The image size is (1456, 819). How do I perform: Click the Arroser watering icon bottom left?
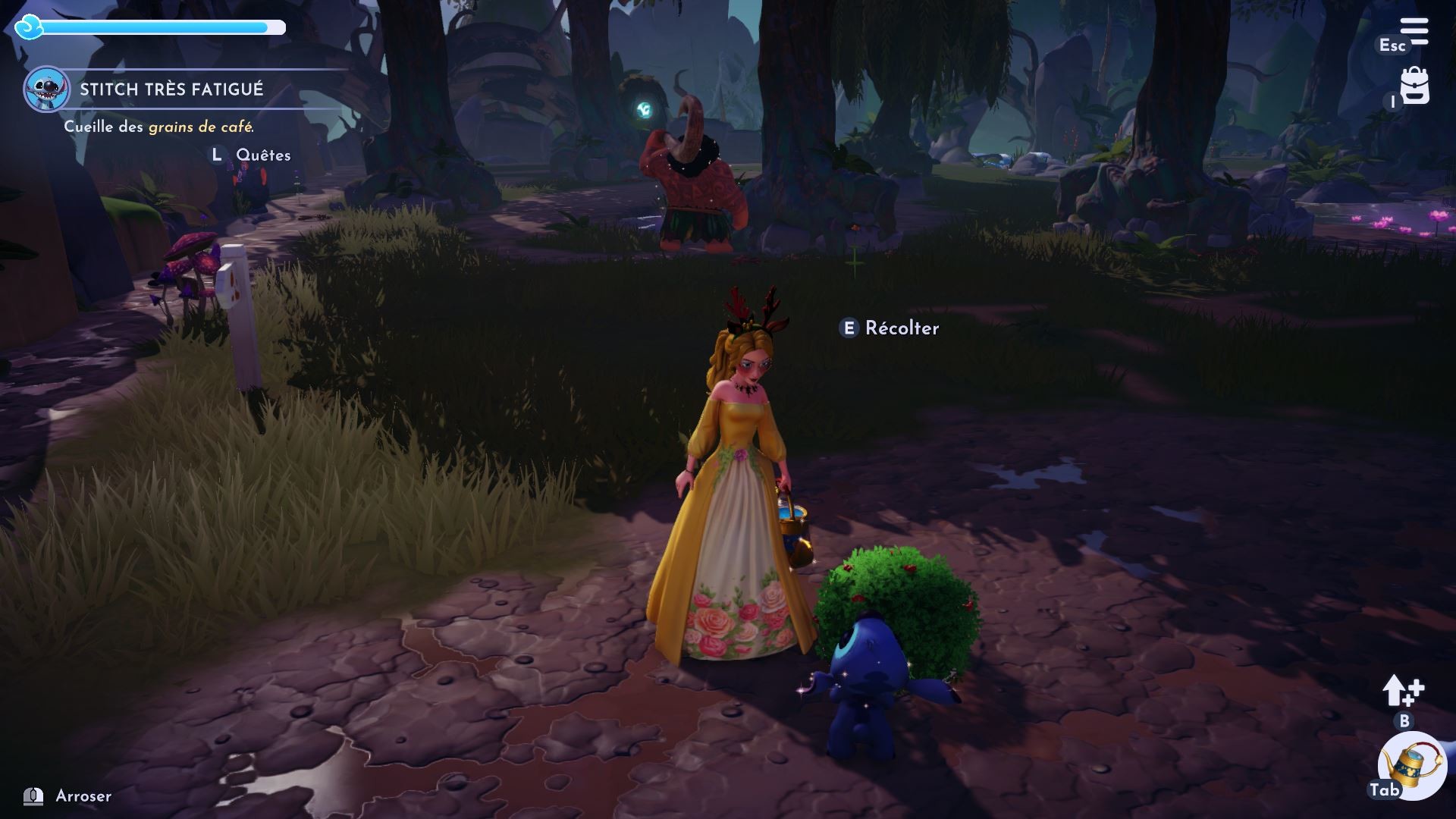point(34,796)
